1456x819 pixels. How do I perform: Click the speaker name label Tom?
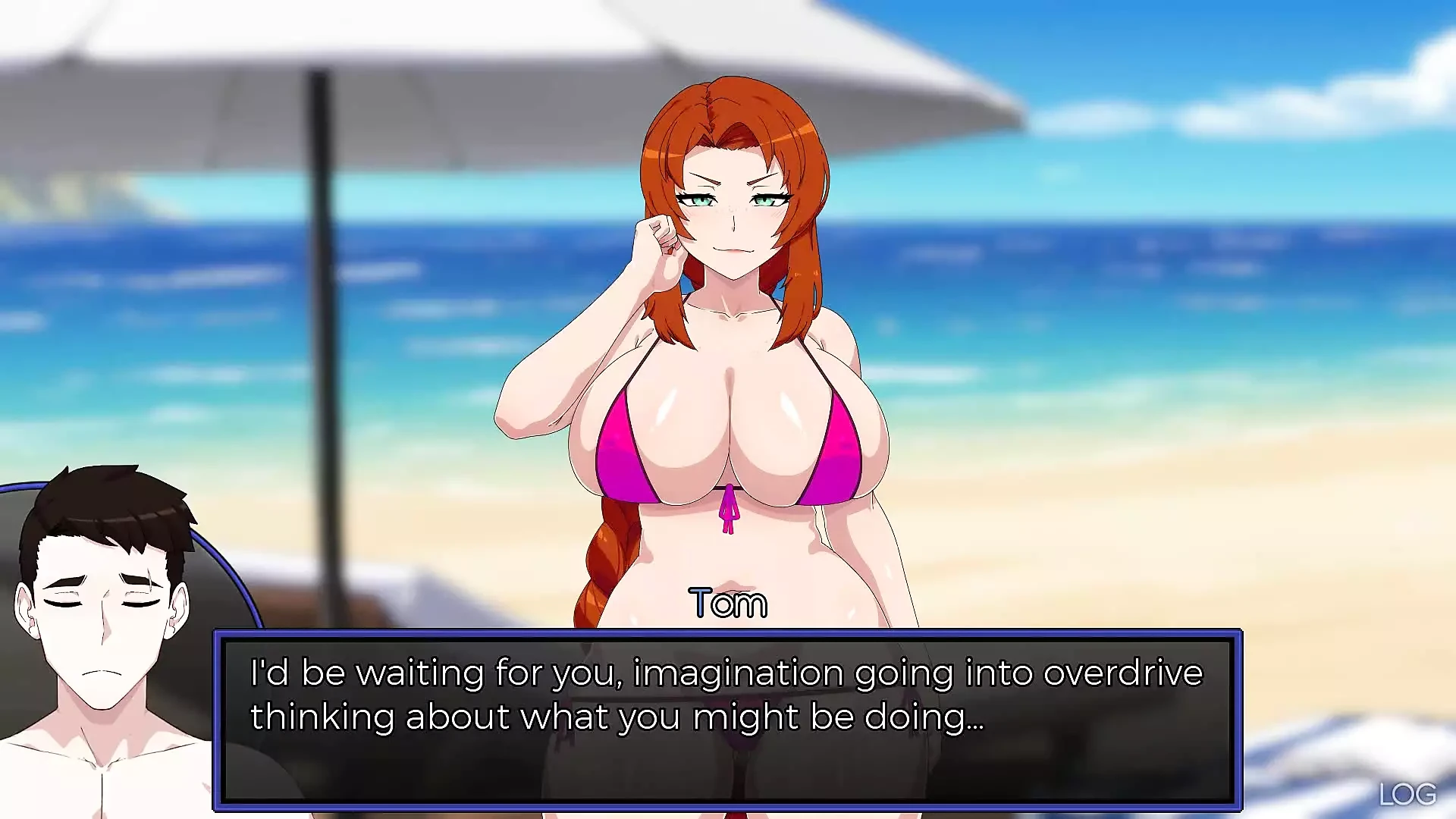click(728, 603)
